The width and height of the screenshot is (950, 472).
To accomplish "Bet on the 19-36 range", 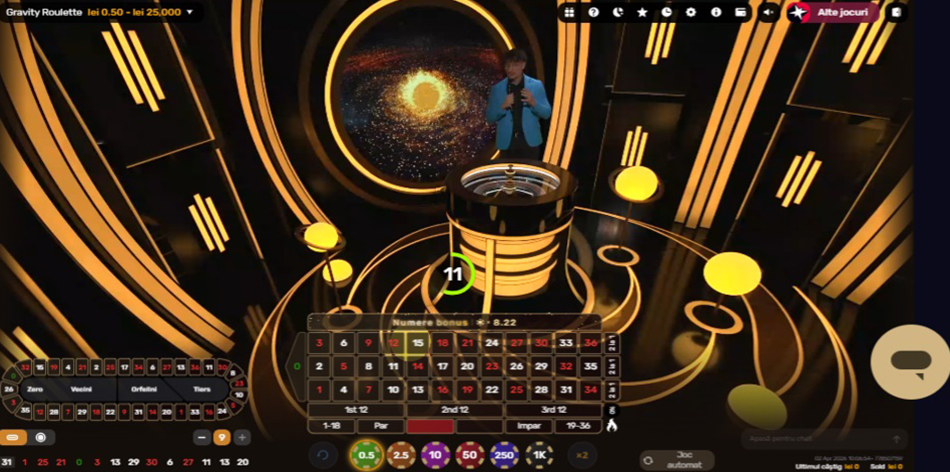I will (x=579, y=426).
